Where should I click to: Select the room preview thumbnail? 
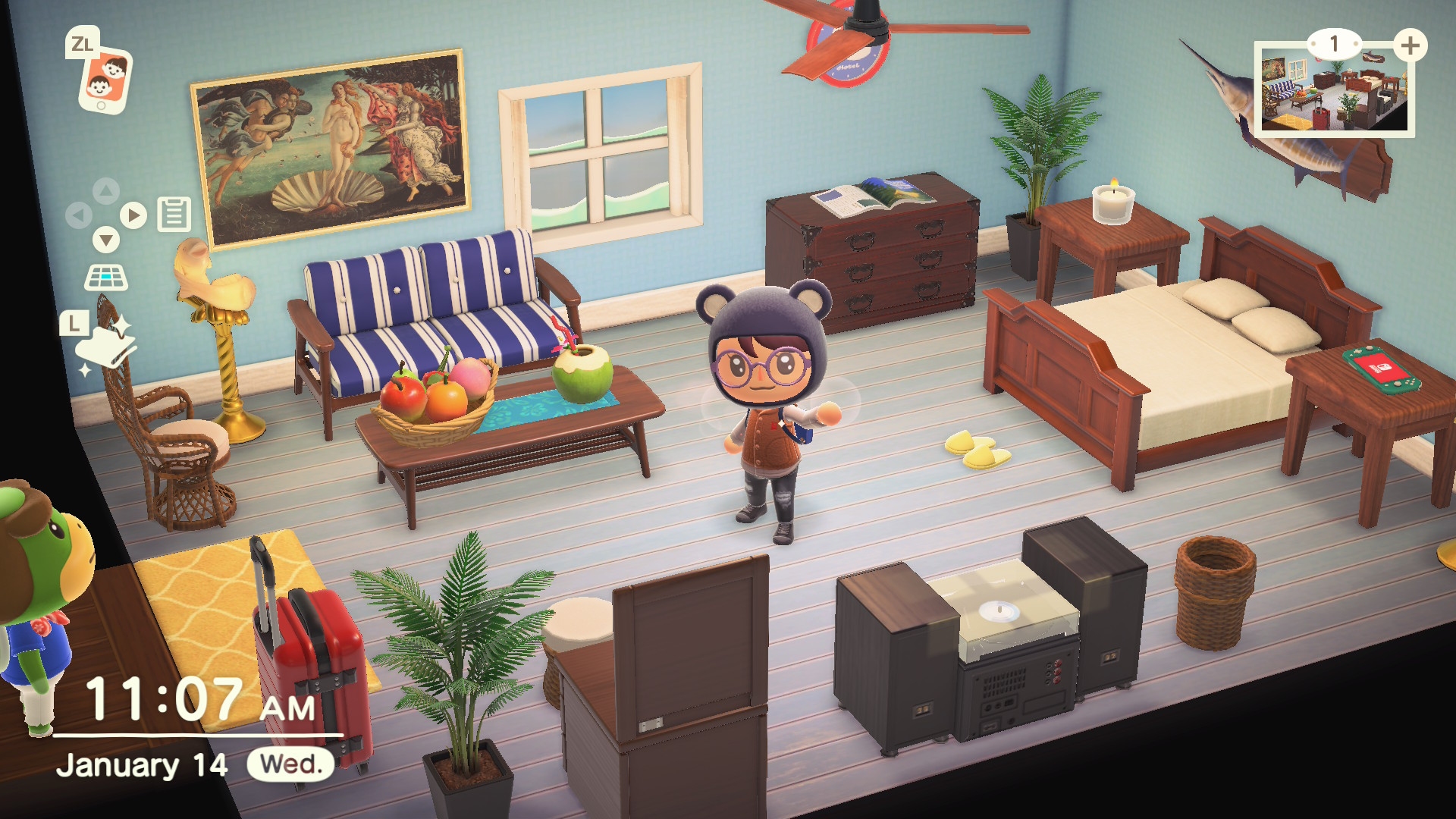(x=1333, y=93)
